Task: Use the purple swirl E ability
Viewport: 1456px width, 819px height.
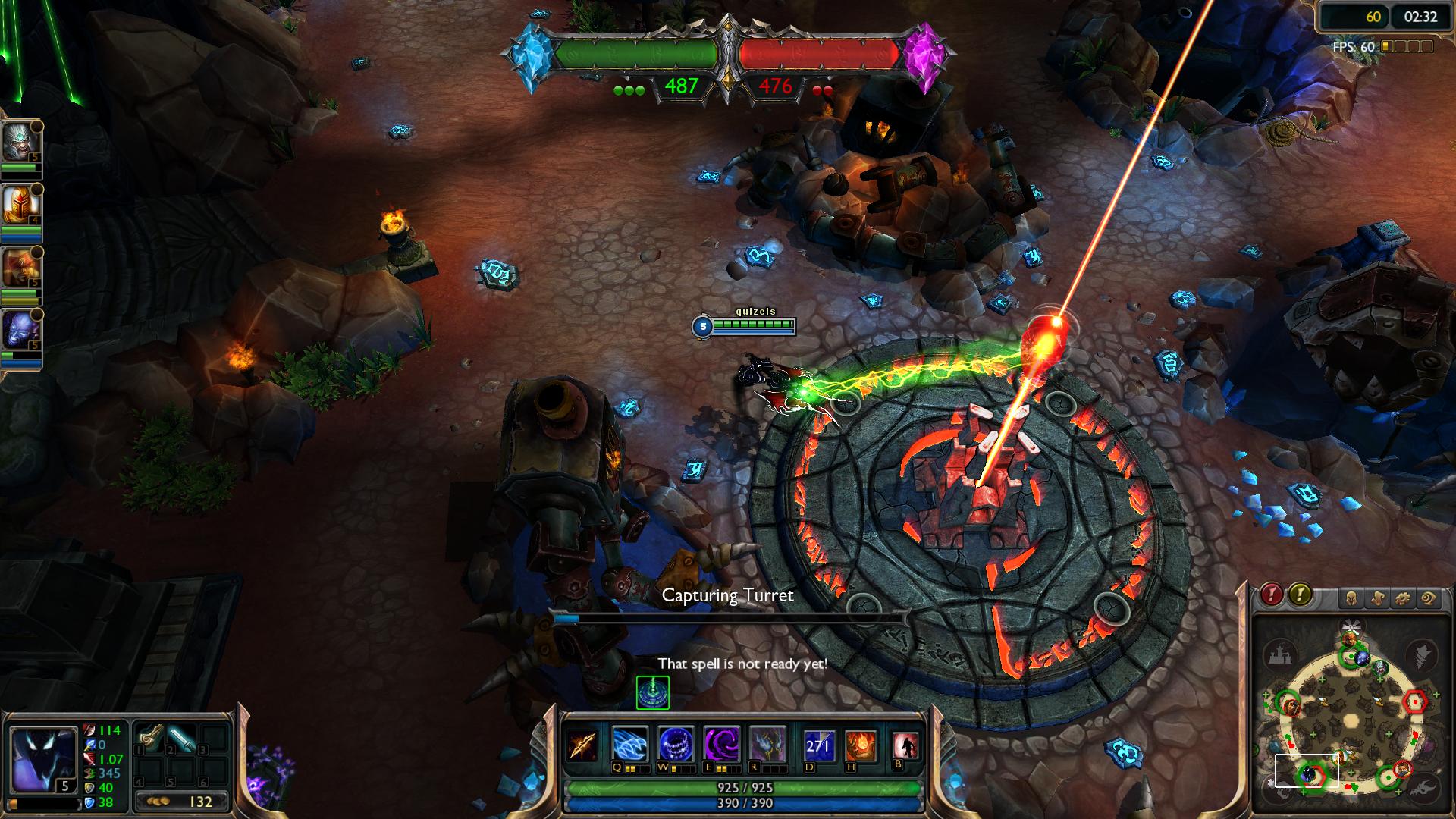Action: [x=721, y=745]
